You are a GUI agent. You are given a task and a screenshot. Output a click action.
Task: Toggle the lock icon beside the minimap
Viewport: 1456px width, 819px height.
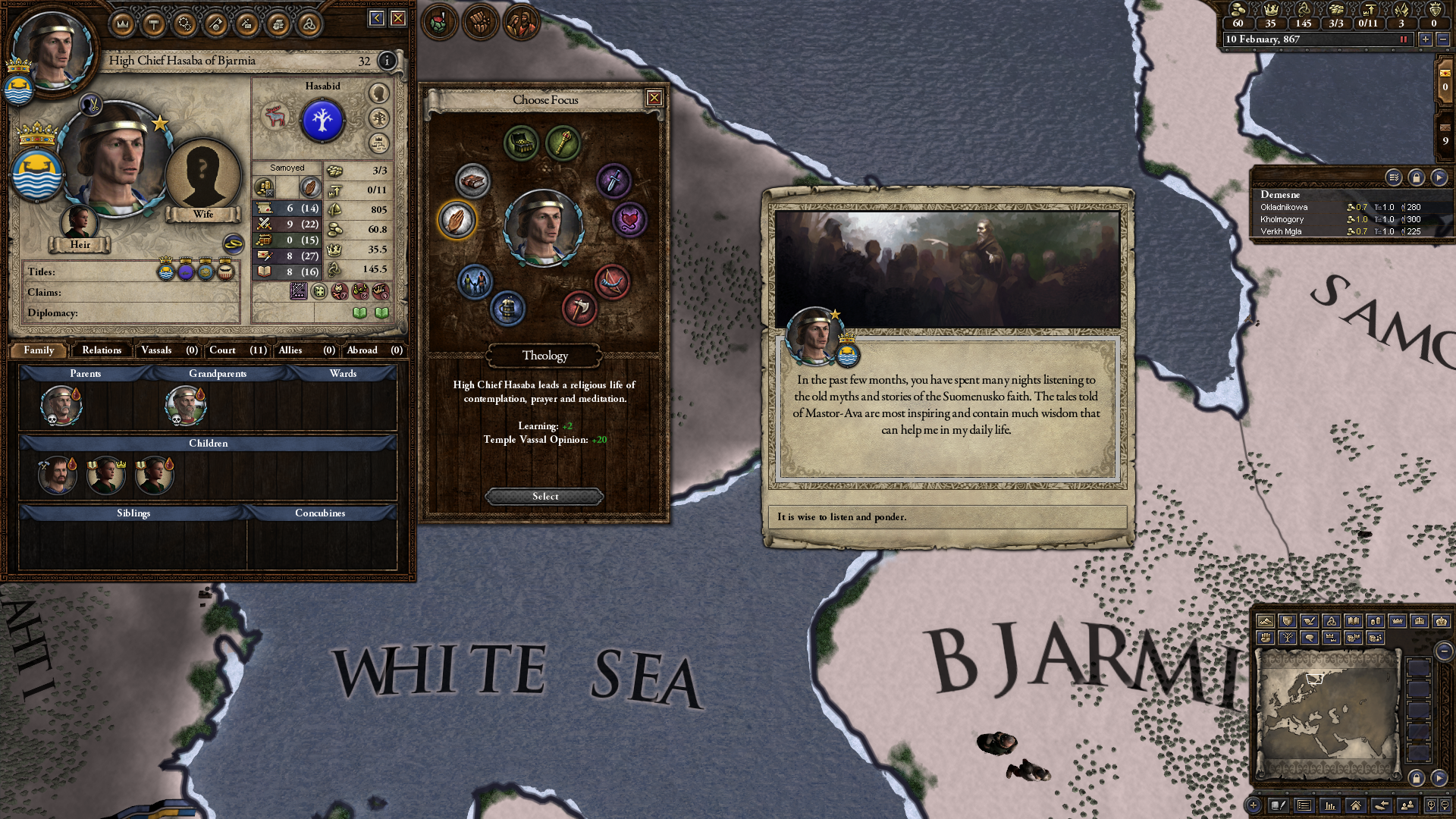tap(1417, 777)
